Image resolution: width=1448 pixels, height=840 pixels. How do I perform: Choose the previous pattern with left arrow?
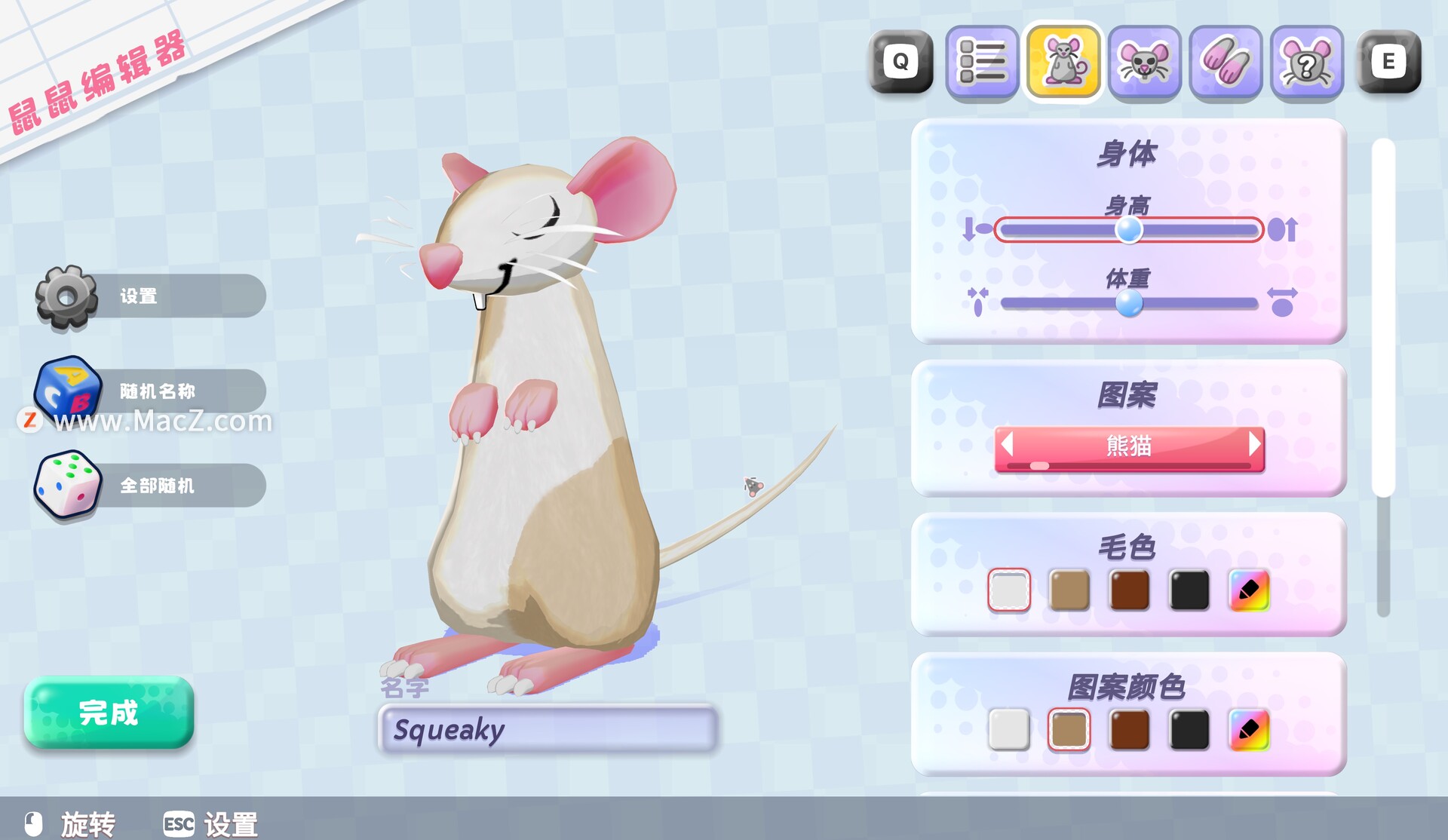point(1007,445)
